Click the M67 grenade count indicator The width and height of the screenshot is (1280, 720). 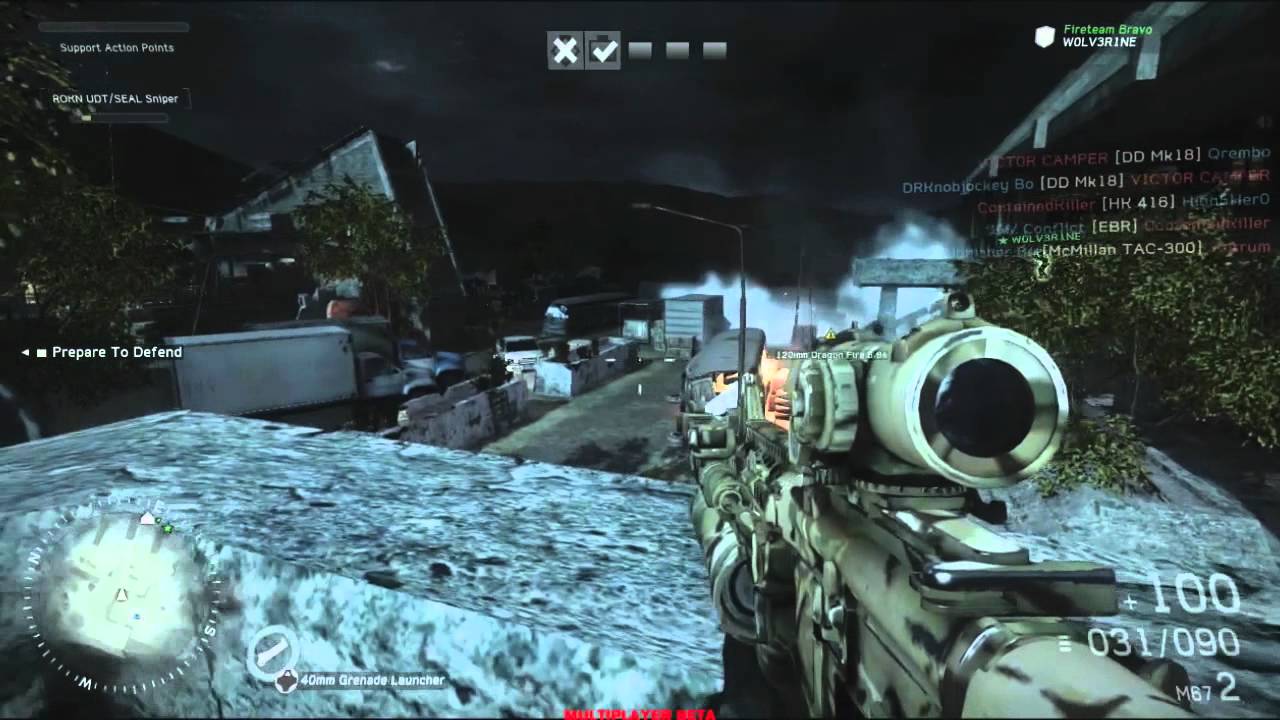pos(1208,688)
